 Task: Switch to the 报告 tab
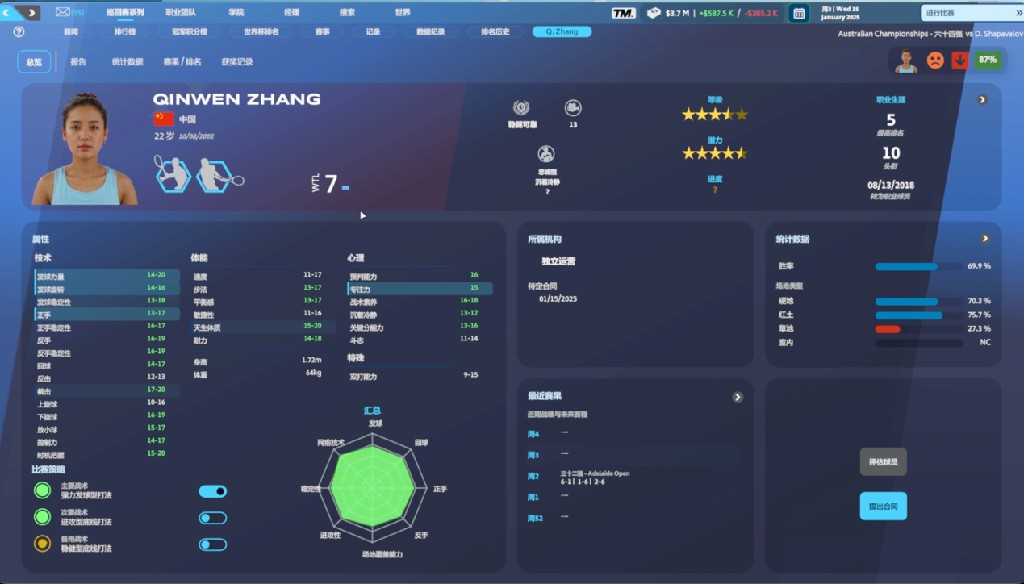pyautogui.click(x=78, y=62)
